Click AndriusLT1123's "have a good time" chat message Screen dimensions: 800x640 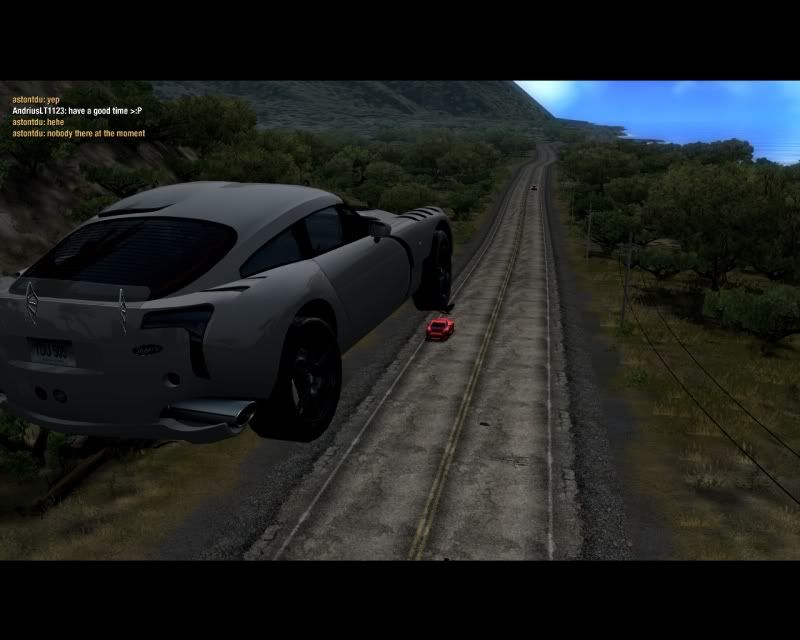[78, 111]
